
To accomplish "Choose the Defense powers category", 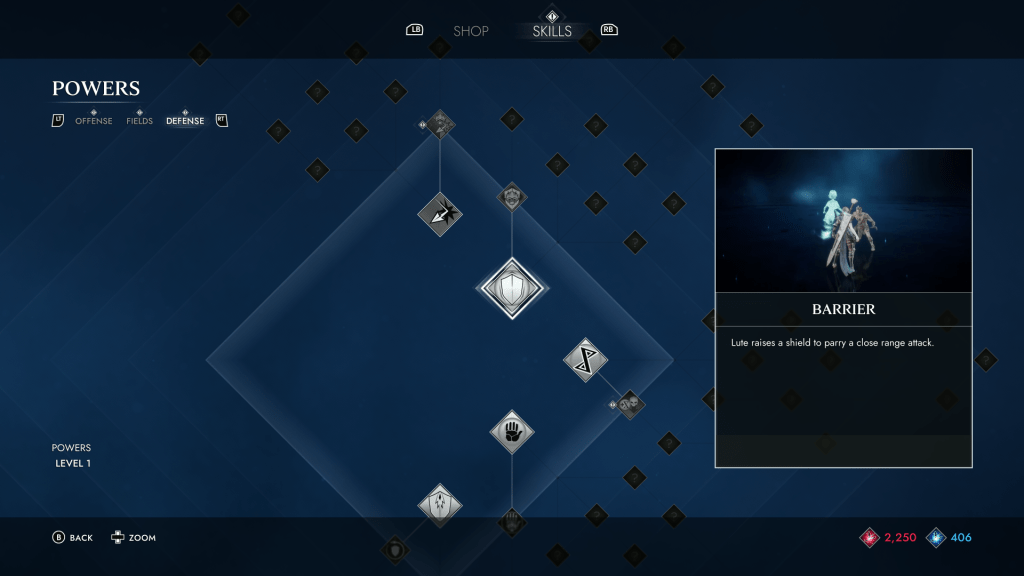I will tap(185, 121).
